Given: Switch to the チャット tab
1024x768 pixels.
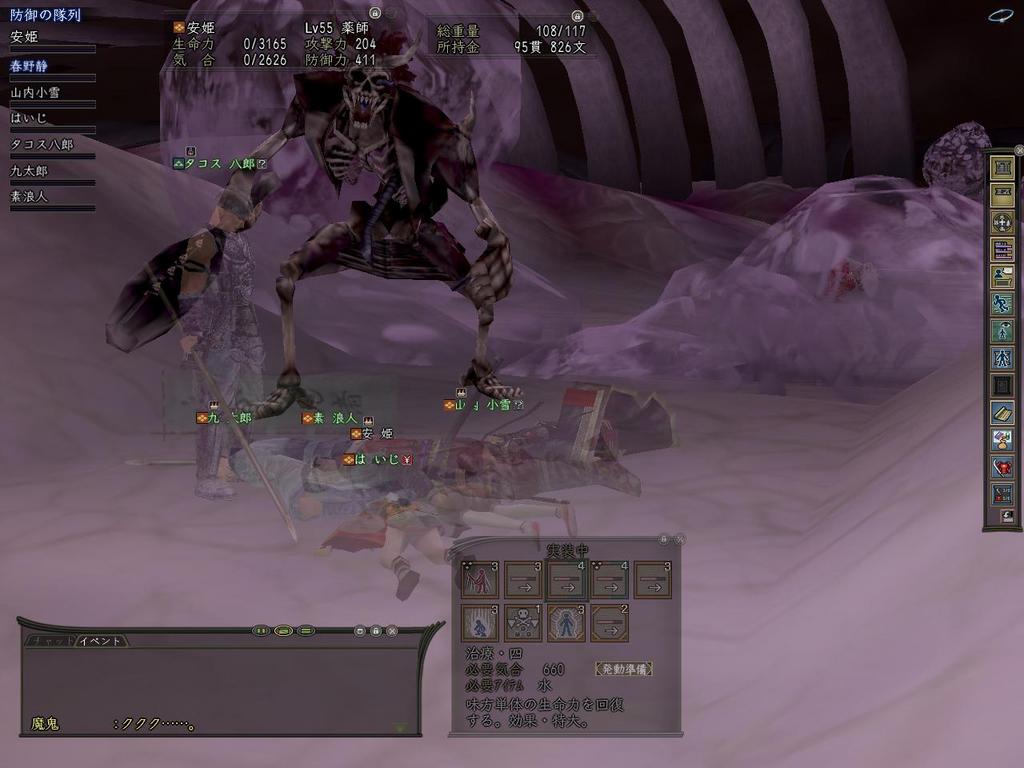Looking at the screenshot, I should click(48, 640).
